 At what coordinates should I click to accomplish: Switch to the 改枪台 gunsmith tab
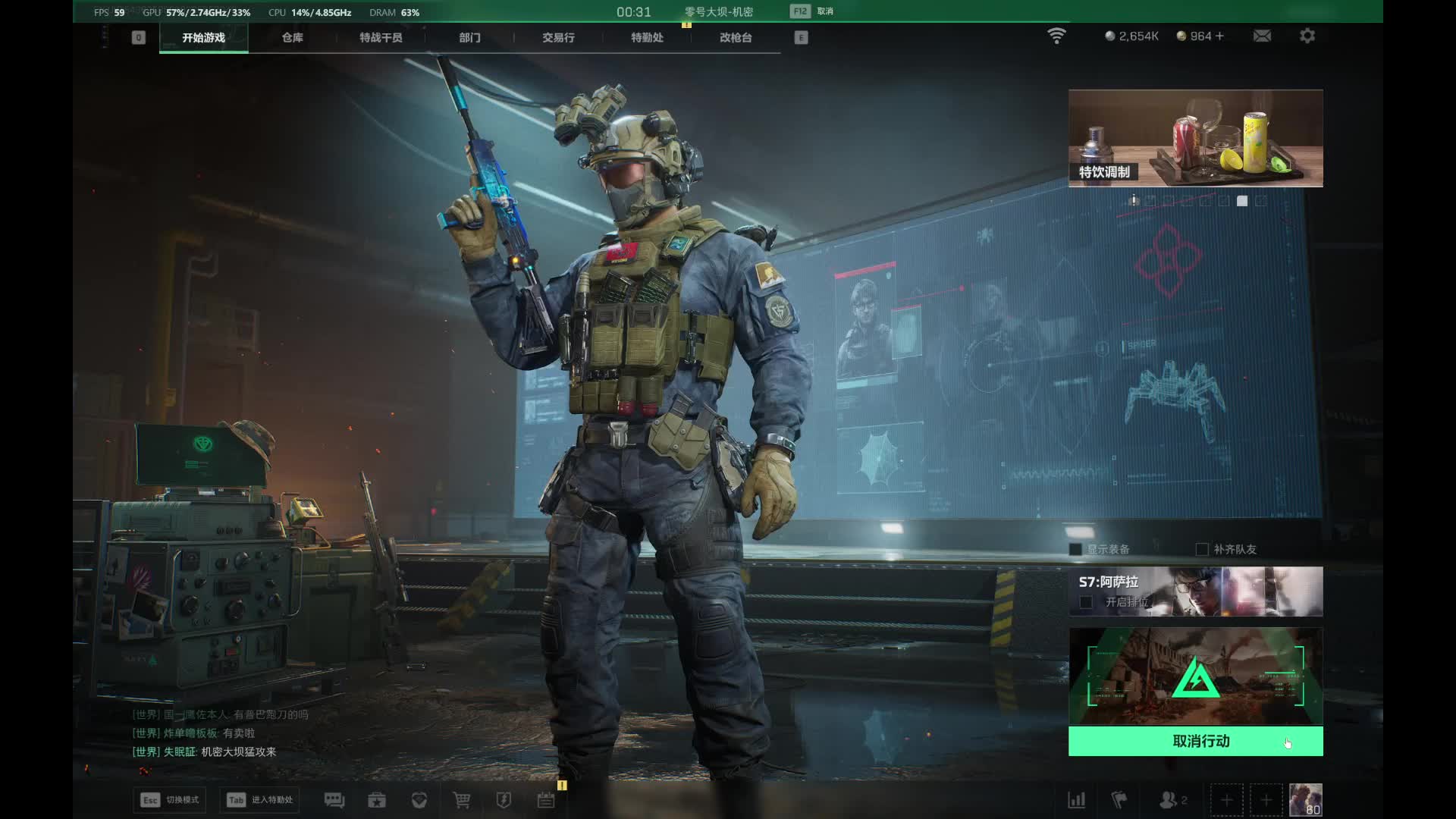point(736,37)
